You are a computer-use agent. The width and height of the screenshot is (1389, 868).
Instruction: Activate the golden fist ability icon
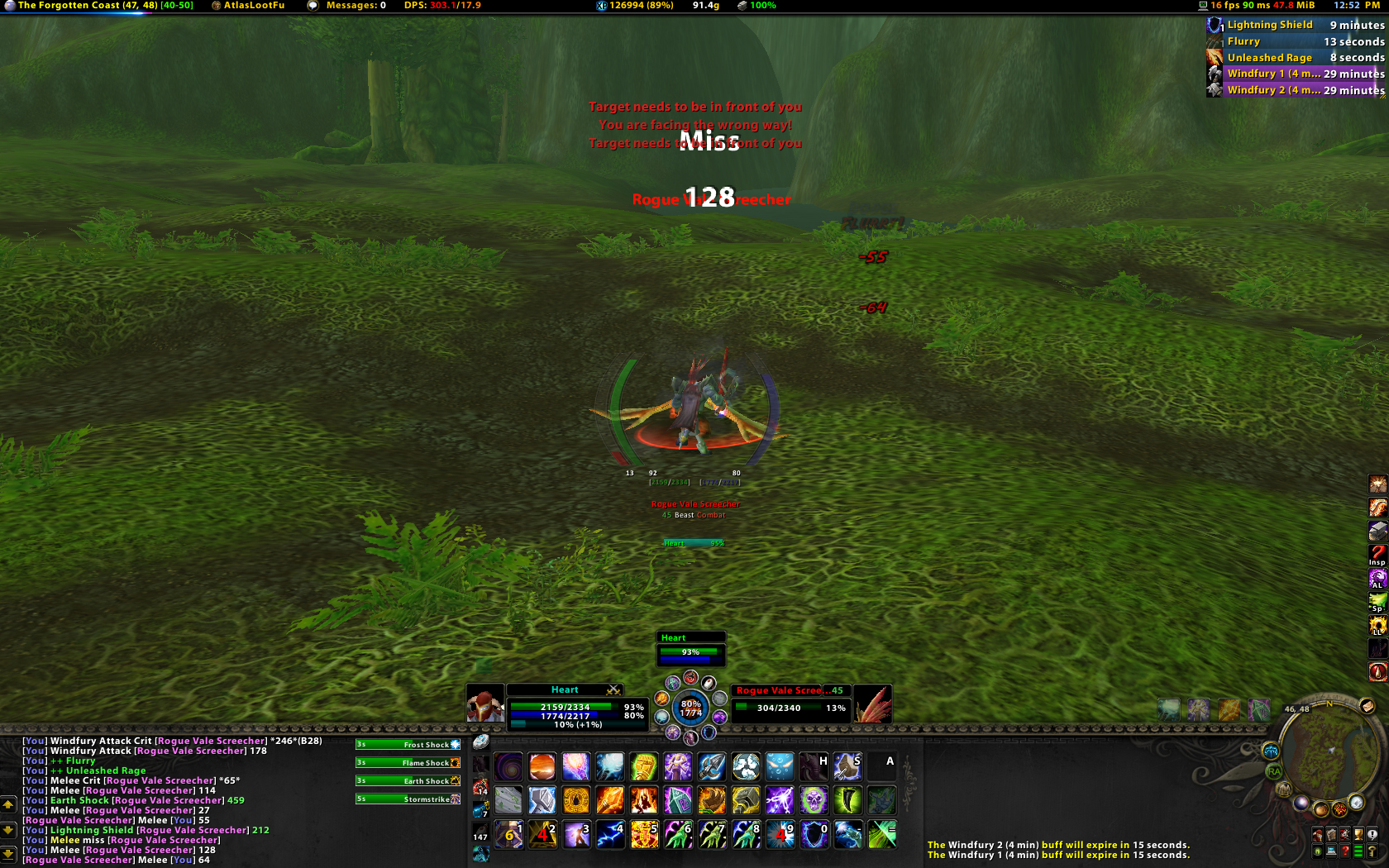tap(644, 766)
